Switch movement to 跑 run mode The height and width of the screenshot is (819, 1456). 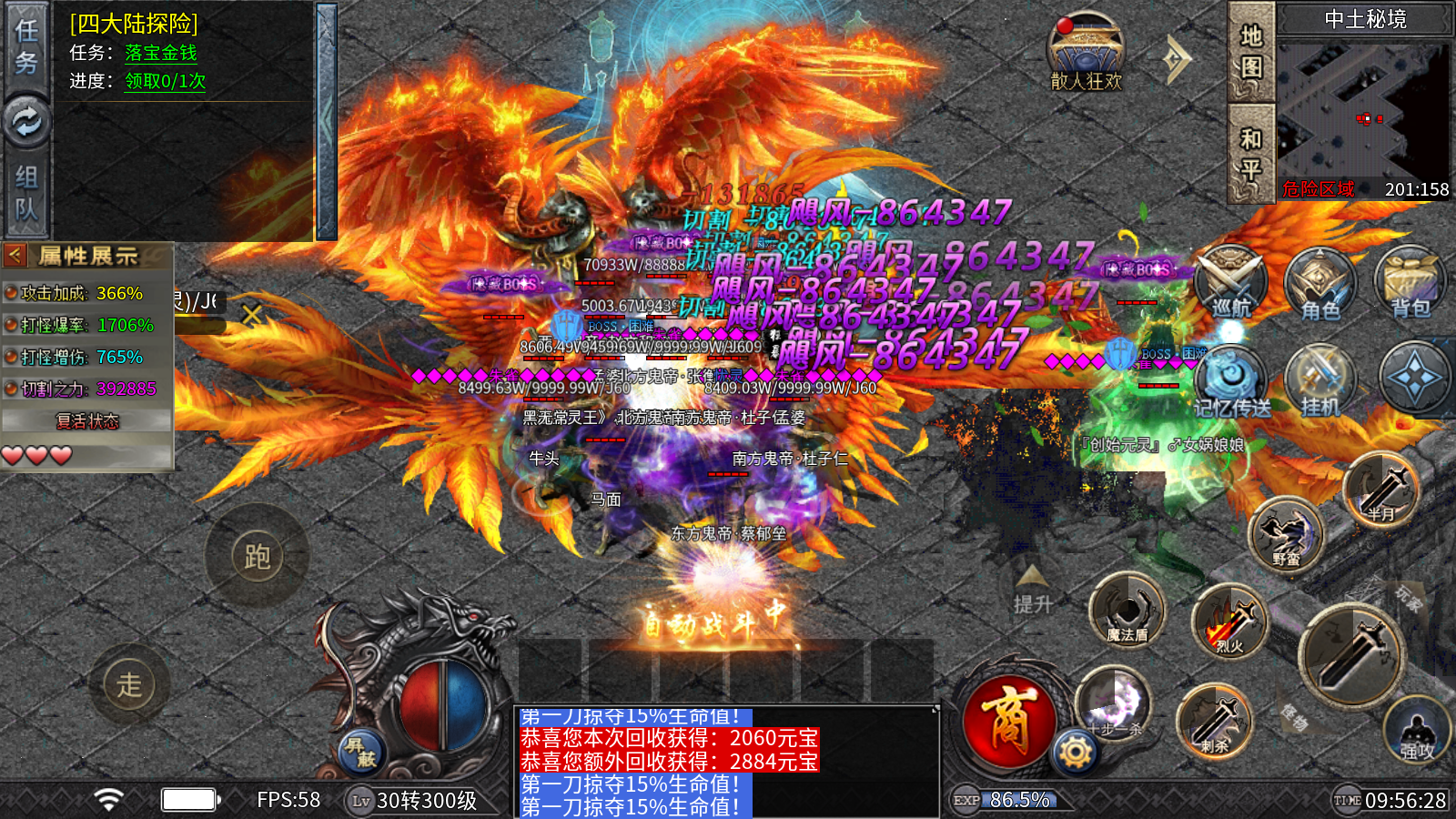[257, 556]
